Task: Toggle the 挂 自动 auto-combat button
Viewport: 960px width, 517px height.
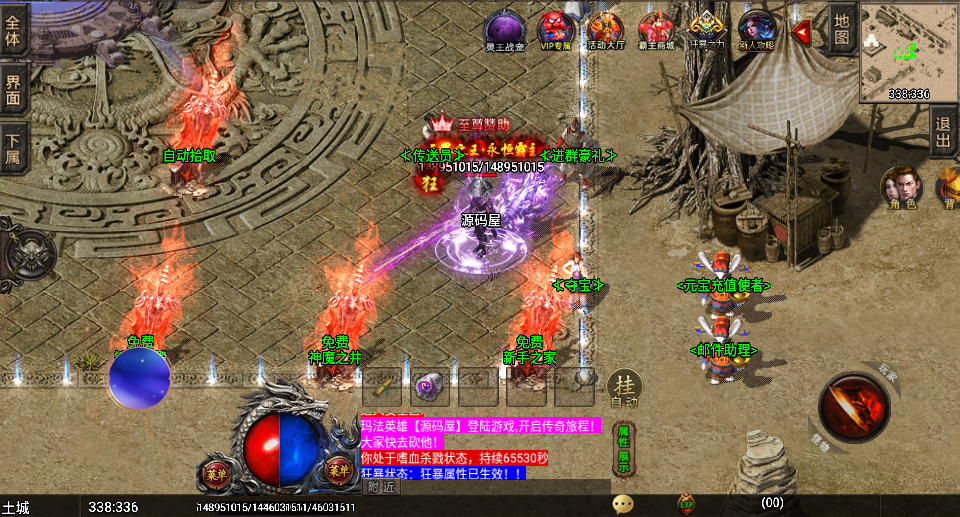Action: click(x=625, y=388)
